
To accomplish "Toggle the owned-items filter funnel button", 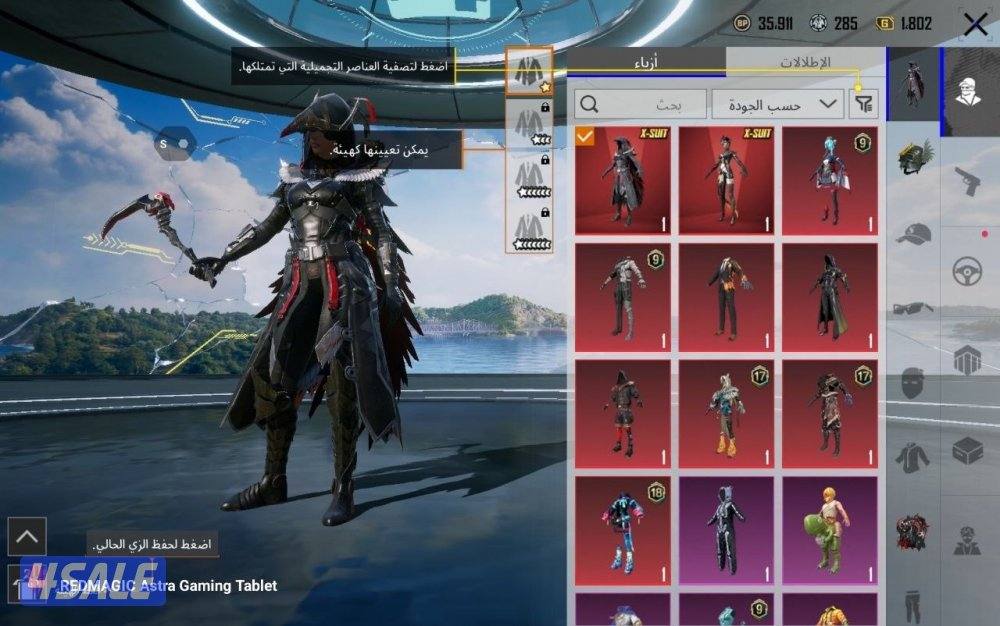I will pos(862,104).
